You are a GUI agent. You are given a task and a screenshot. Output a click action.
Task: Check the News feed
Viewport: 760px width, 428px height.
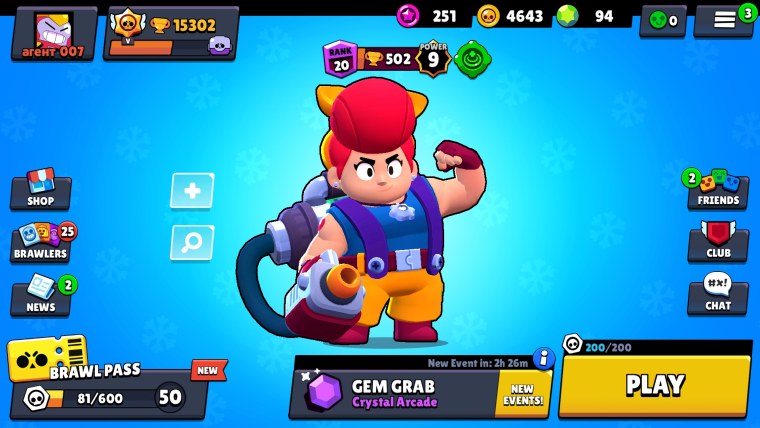click(40, 296)
